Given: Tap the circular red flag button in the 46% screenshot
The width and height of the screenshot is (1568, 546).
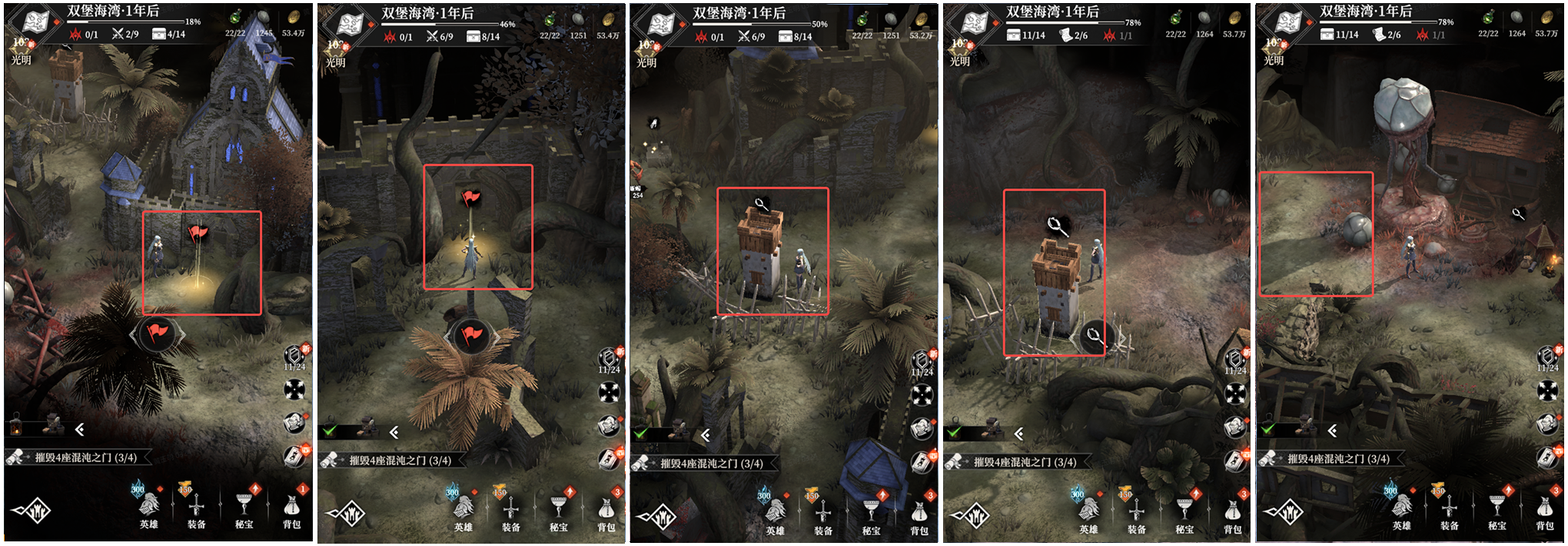Looking at the screenshot, I should [471, 335].
